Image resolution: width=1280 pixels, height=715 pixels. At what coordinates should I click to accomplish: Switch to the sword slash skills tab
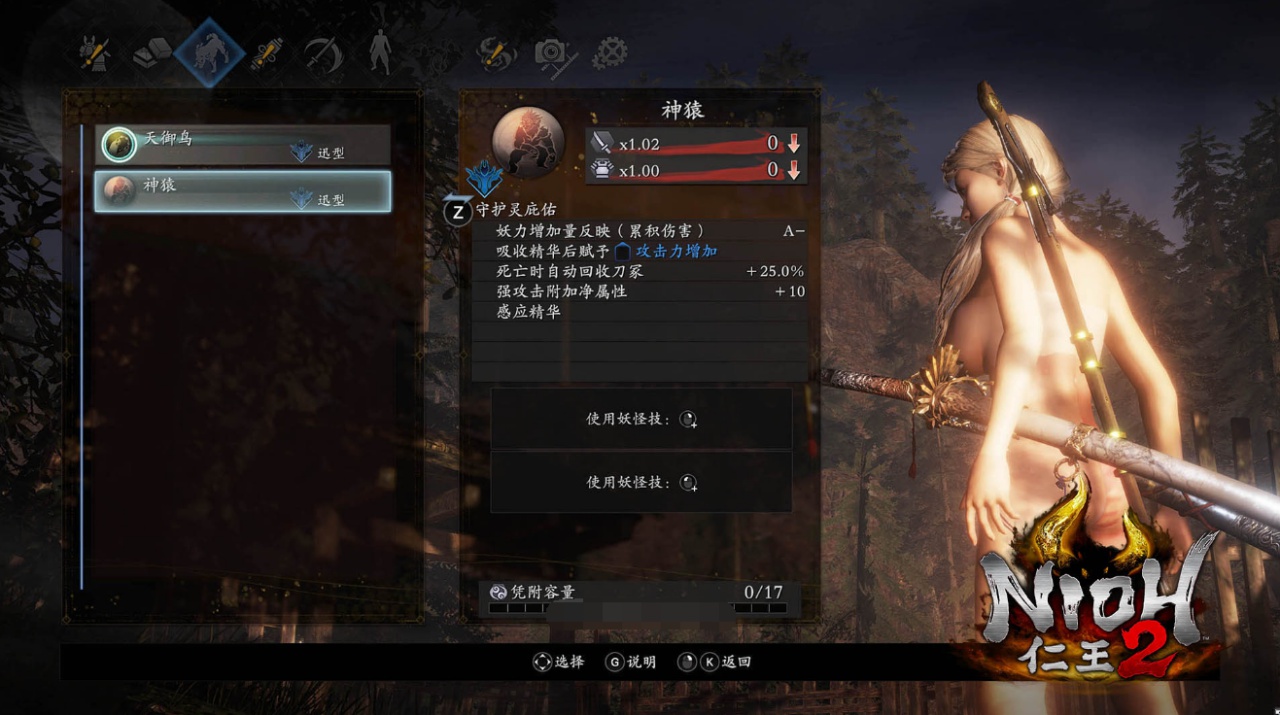tap(323, 52)
